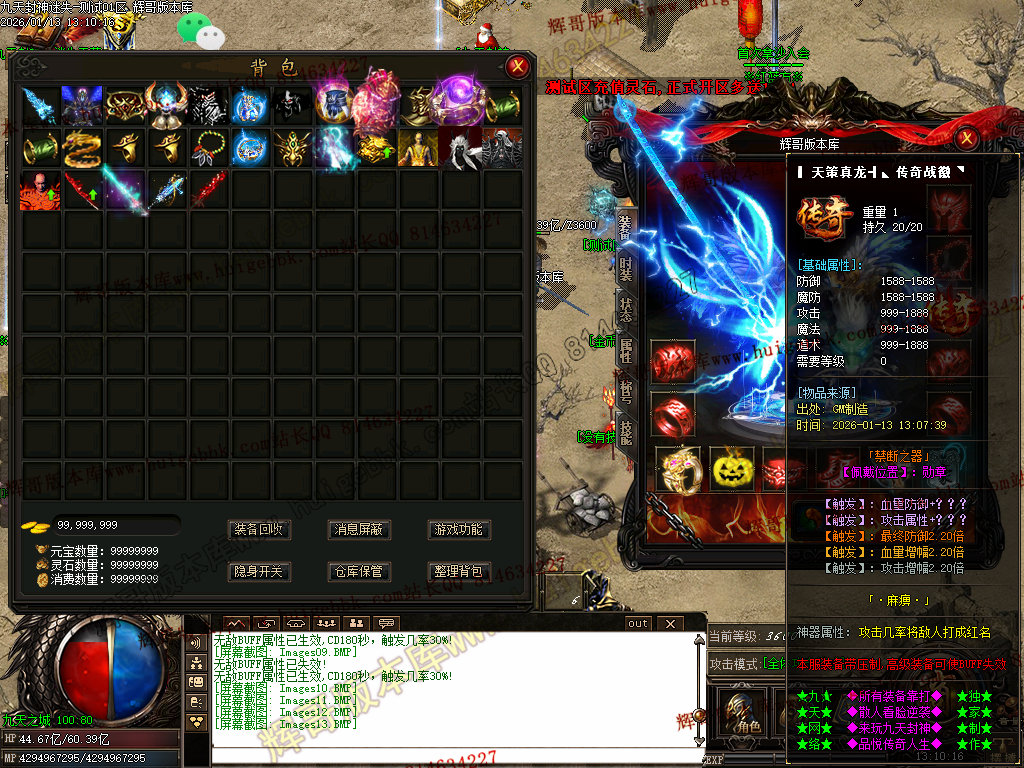The height and width of the screenshot is (768, 1024).
Task: Open the 游戏功能 game functions button
Action: (x=459, y=529)
